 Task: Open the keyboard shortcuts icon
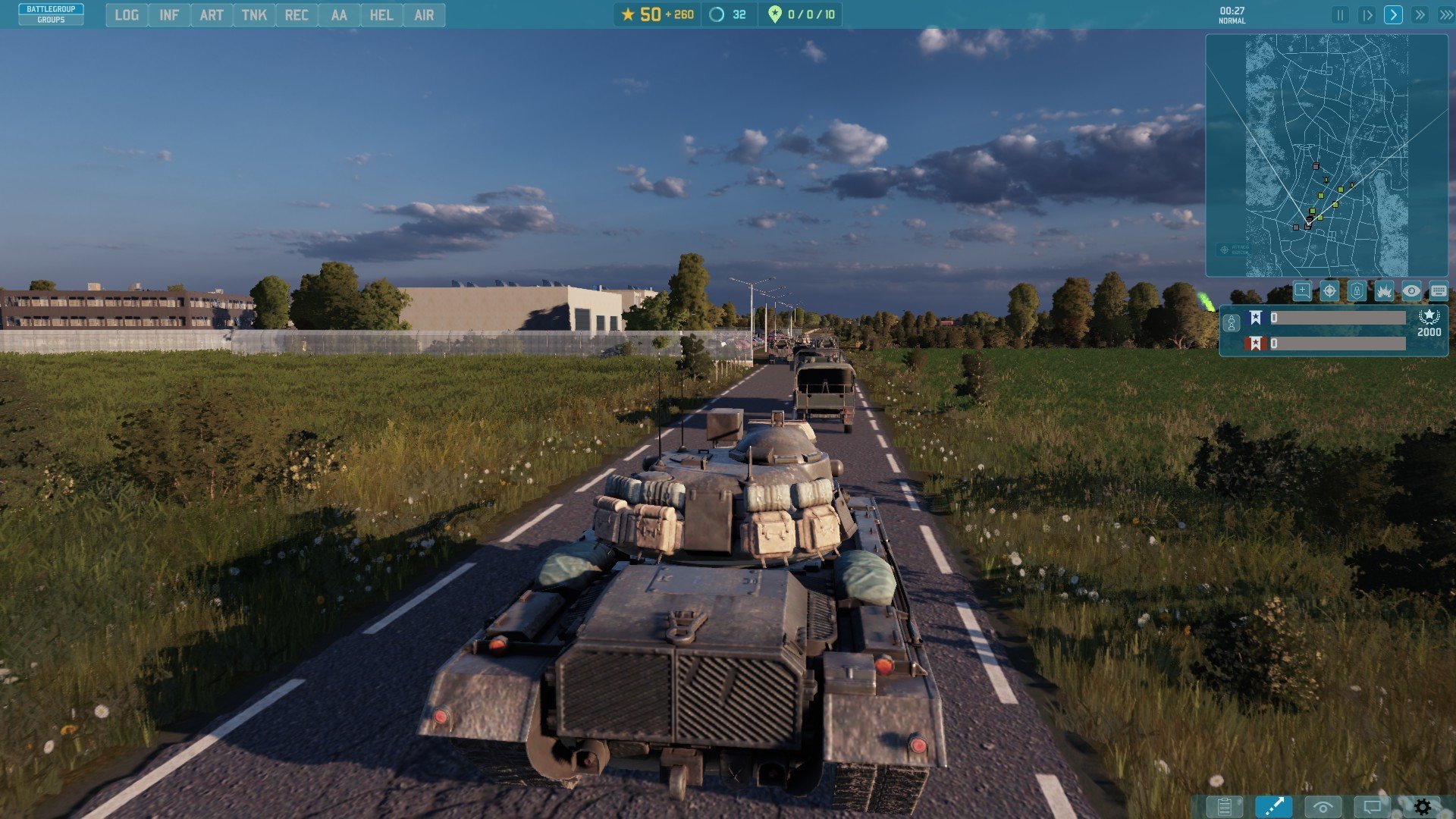1439,291
